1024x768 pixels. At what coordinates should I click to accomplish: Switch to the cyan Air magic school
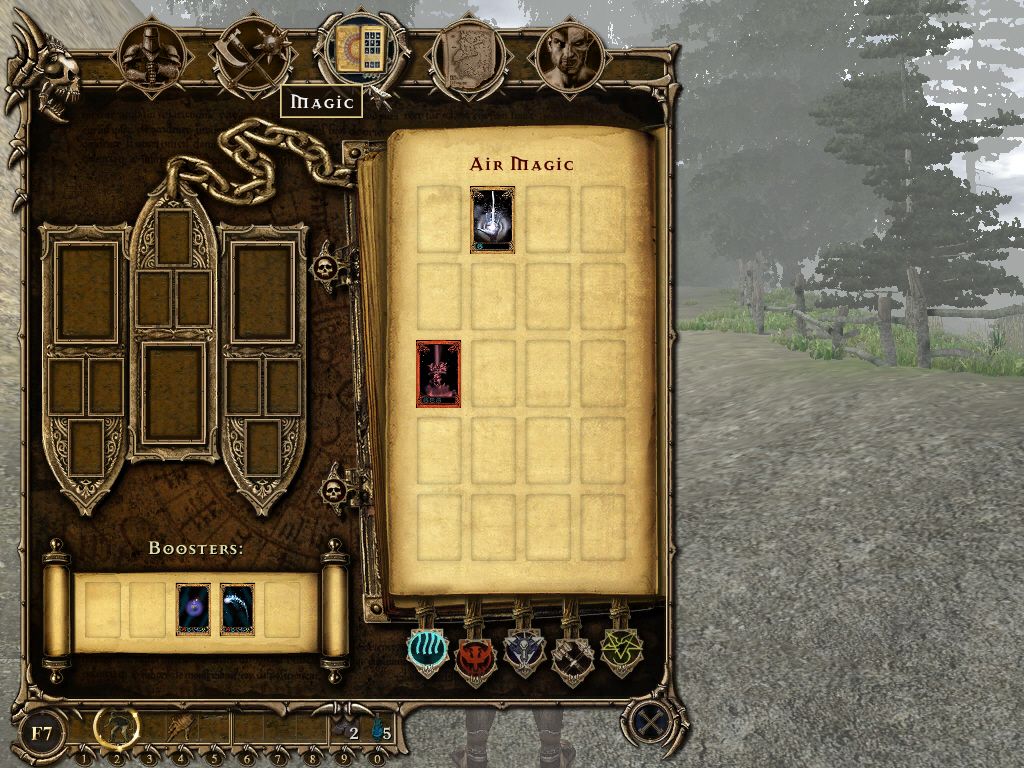(428, 650)
